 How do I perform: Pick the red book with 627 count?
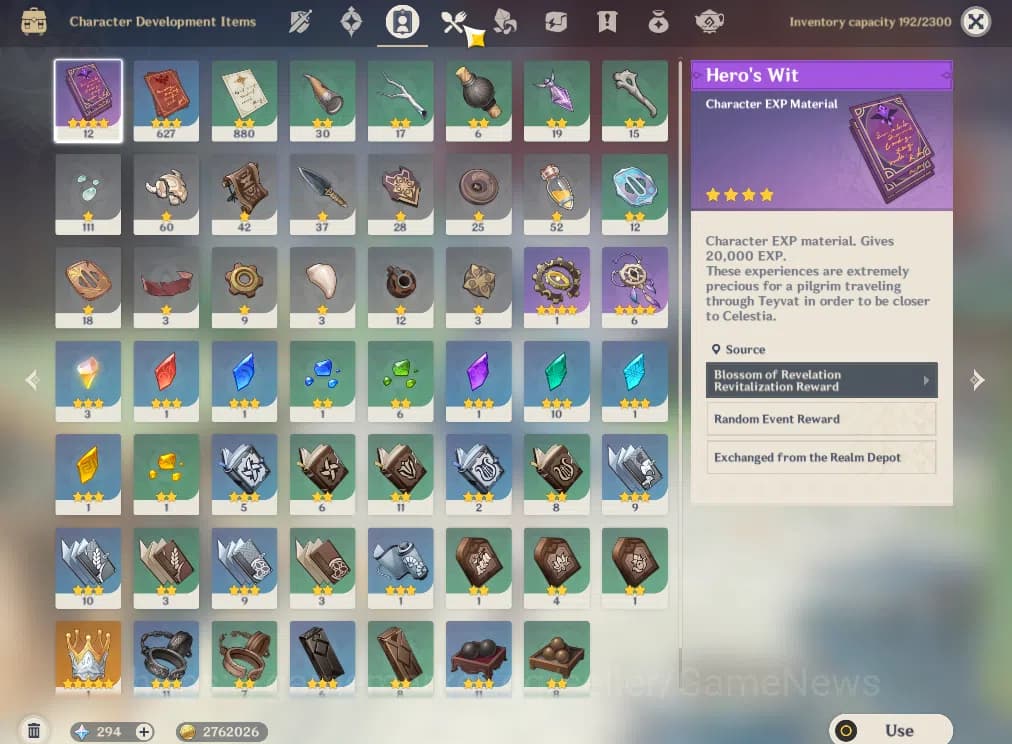click(166, 99)
